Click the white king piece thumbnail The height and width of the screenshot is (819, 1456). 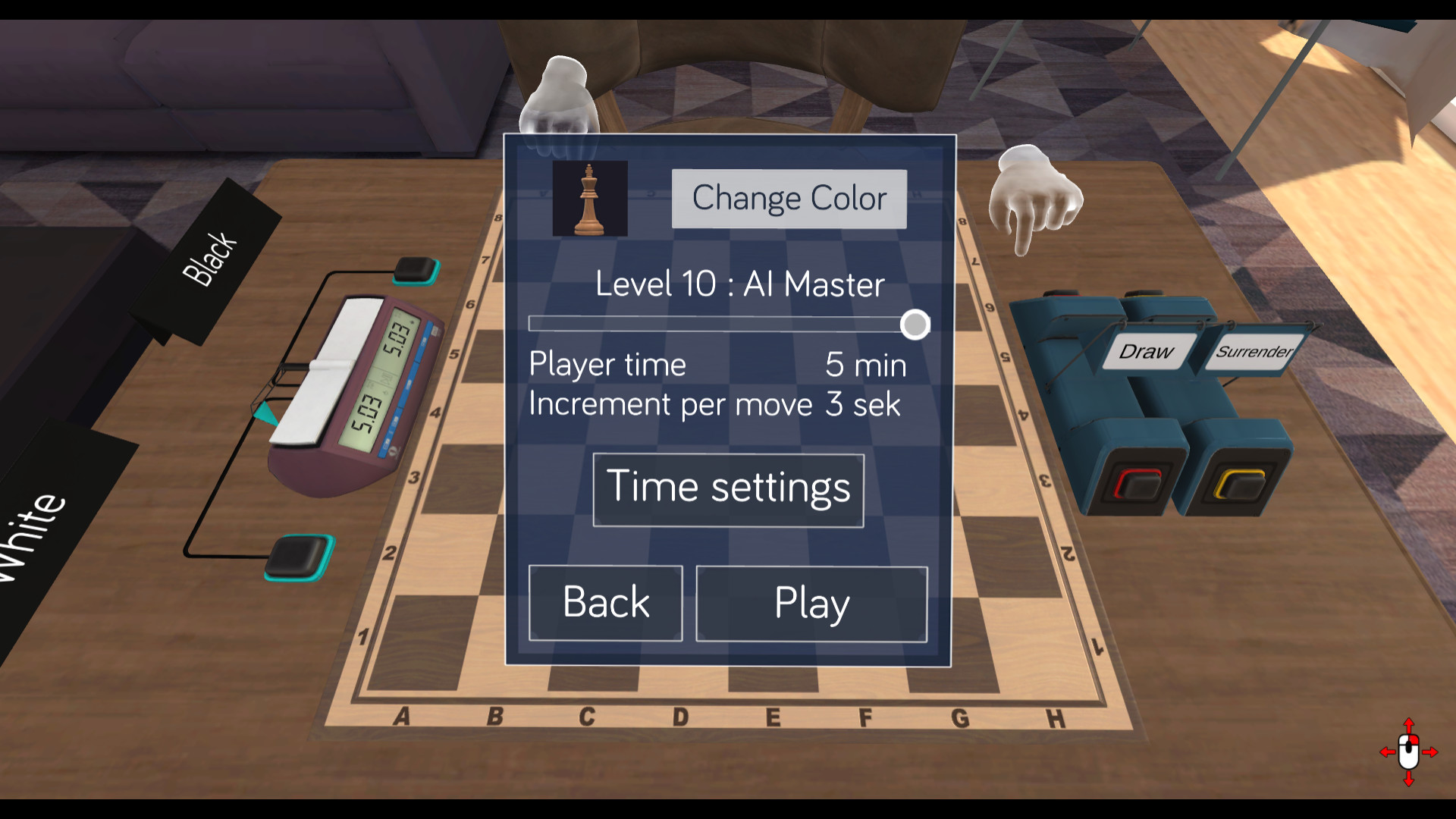pos(590,199)
